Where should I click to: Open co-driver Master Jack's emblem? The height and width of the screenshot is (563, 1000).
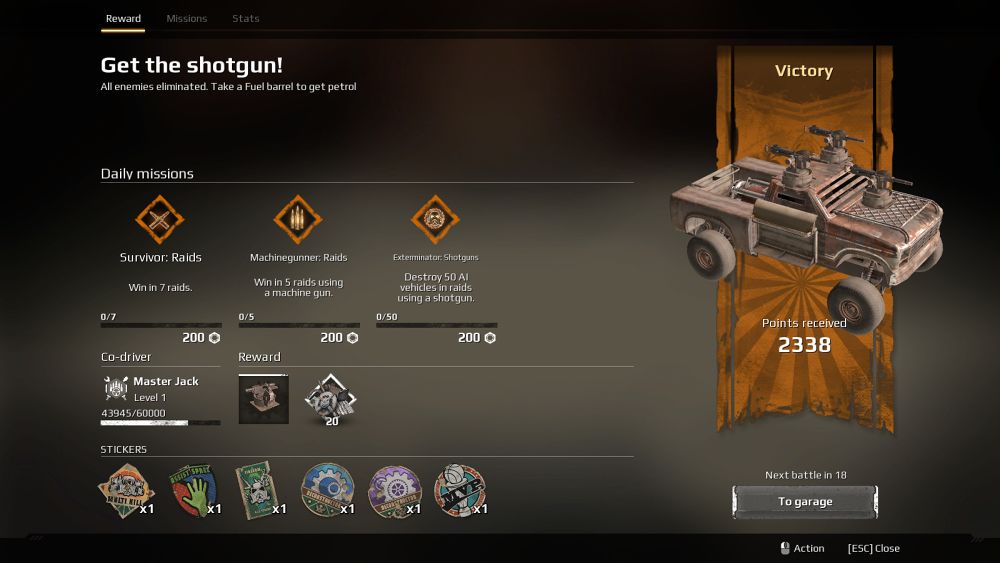[x=115, y=388]
